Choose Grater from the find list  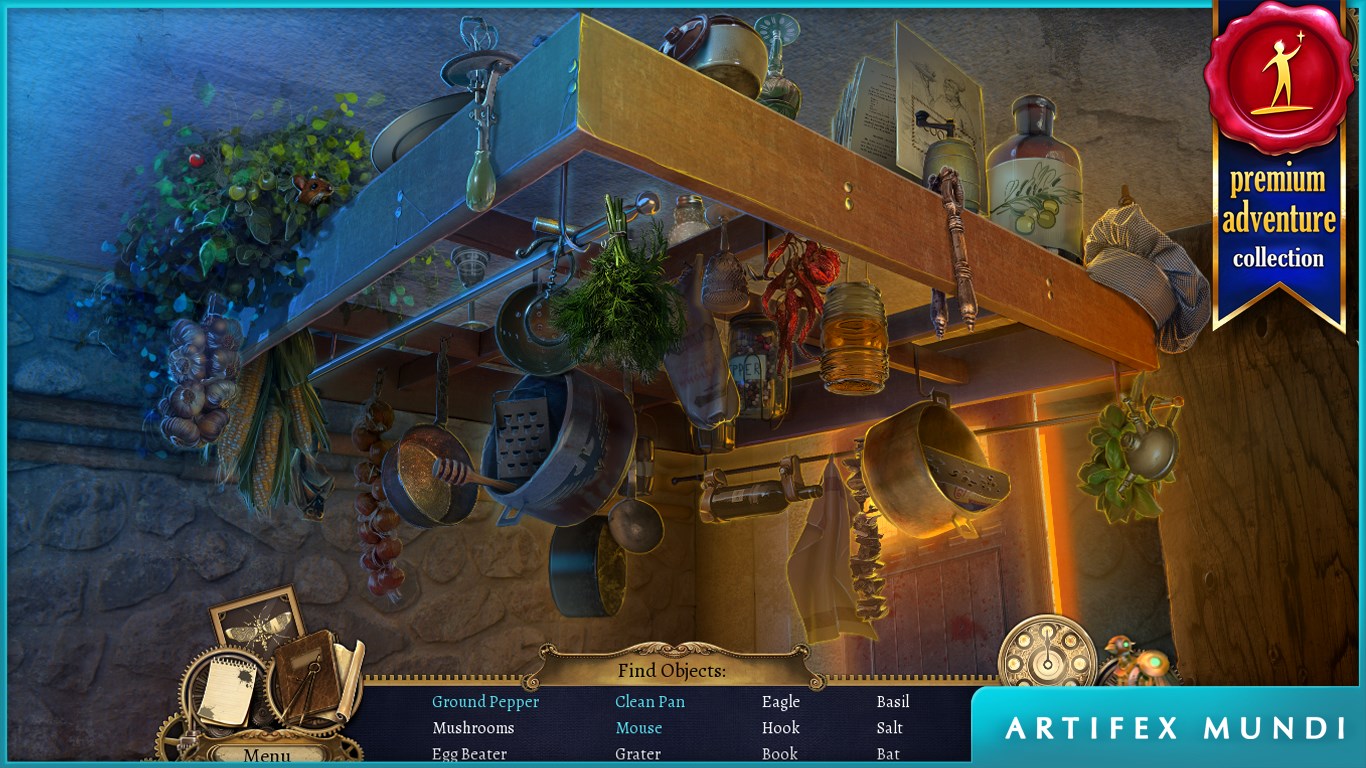tap(638, 754)
